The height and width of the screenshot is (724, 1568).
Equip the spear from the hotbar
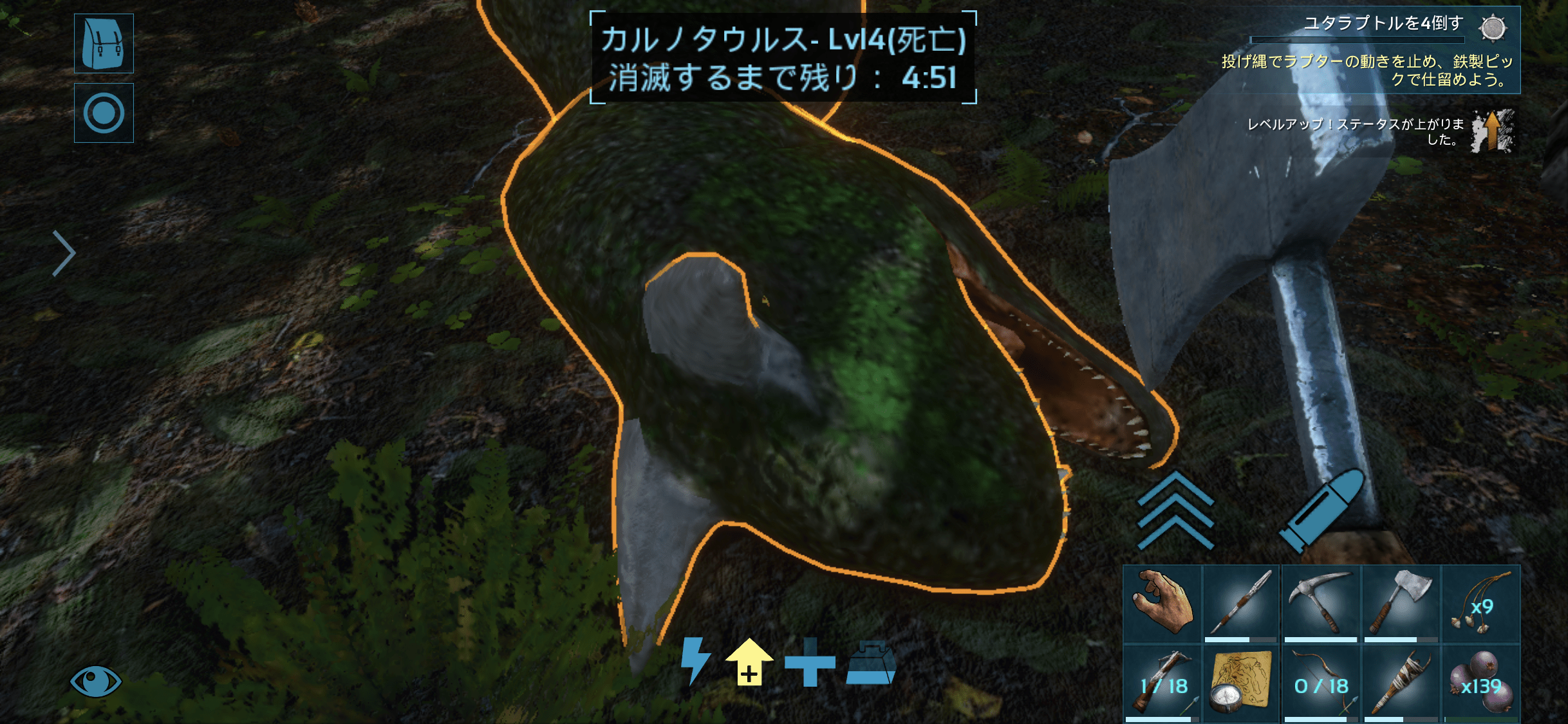1241,604
